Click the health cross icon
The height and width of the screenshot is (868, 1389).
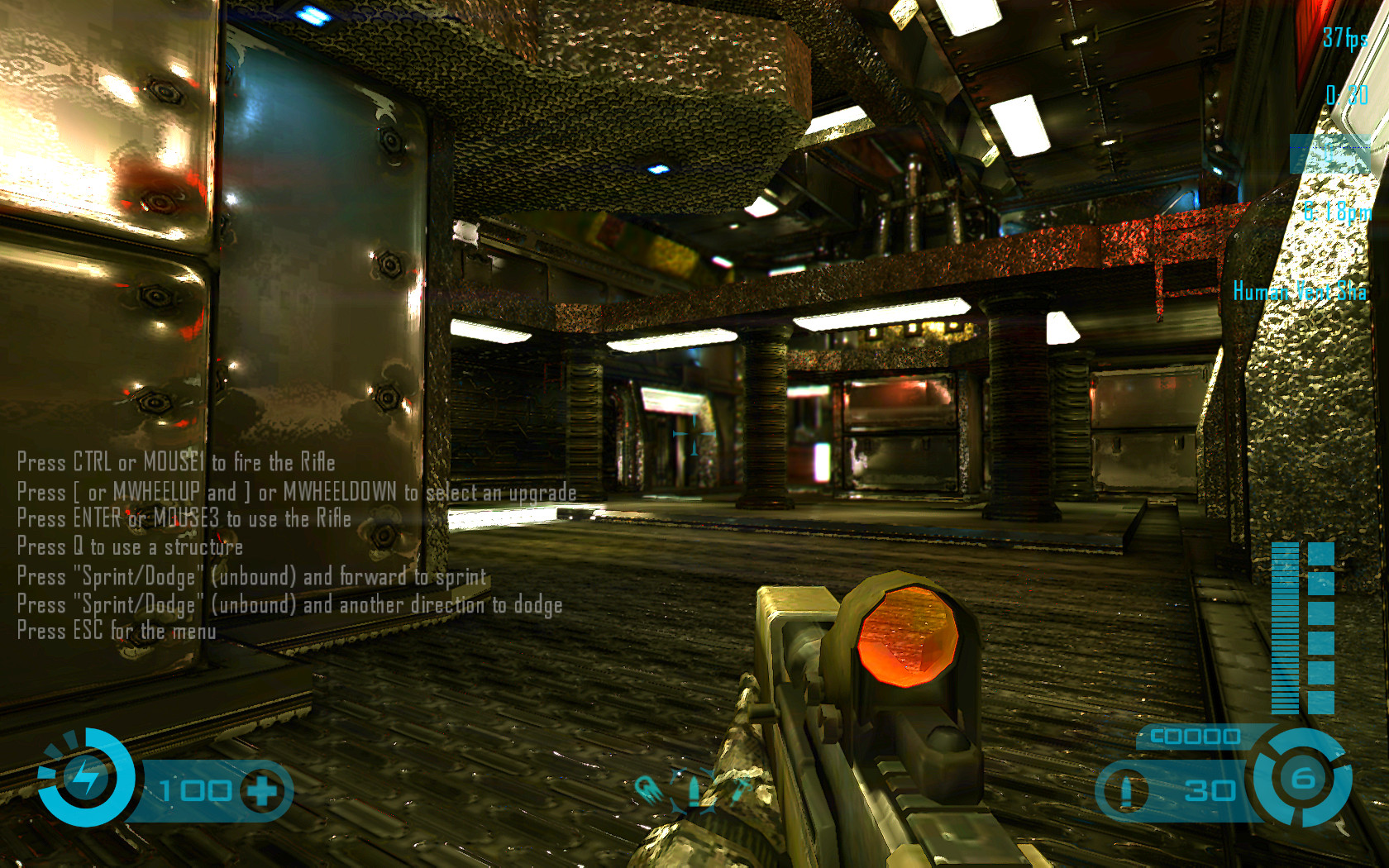[x=263, y=791]
